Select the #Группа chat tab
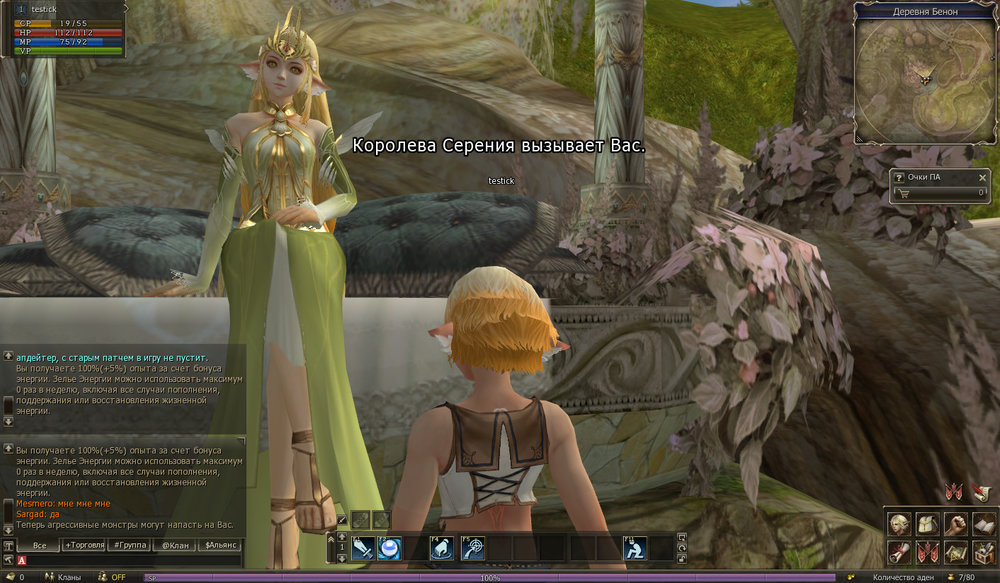 [130, 546]
